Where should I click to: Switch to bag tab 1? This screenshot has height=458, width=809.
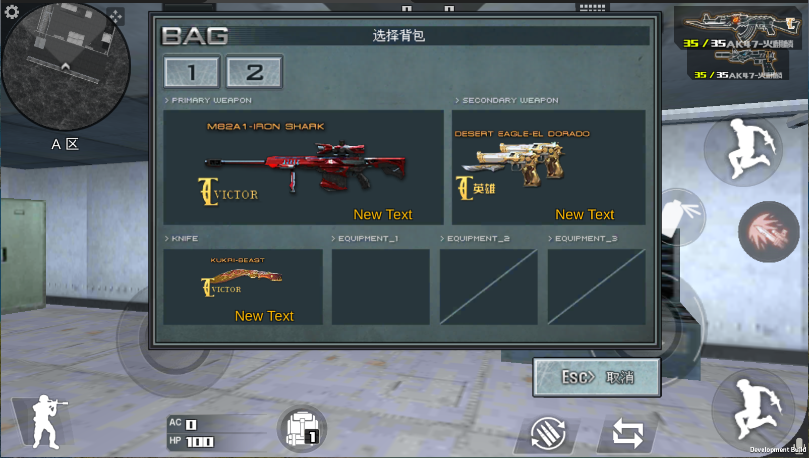pyautogui.click(x=192, y=72)
